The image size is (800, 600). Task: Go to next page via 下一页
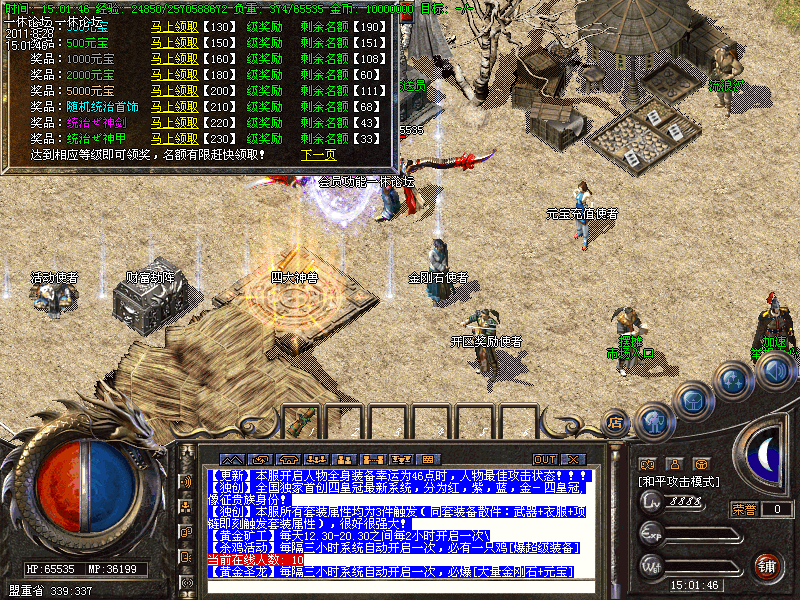pos(318,155)
